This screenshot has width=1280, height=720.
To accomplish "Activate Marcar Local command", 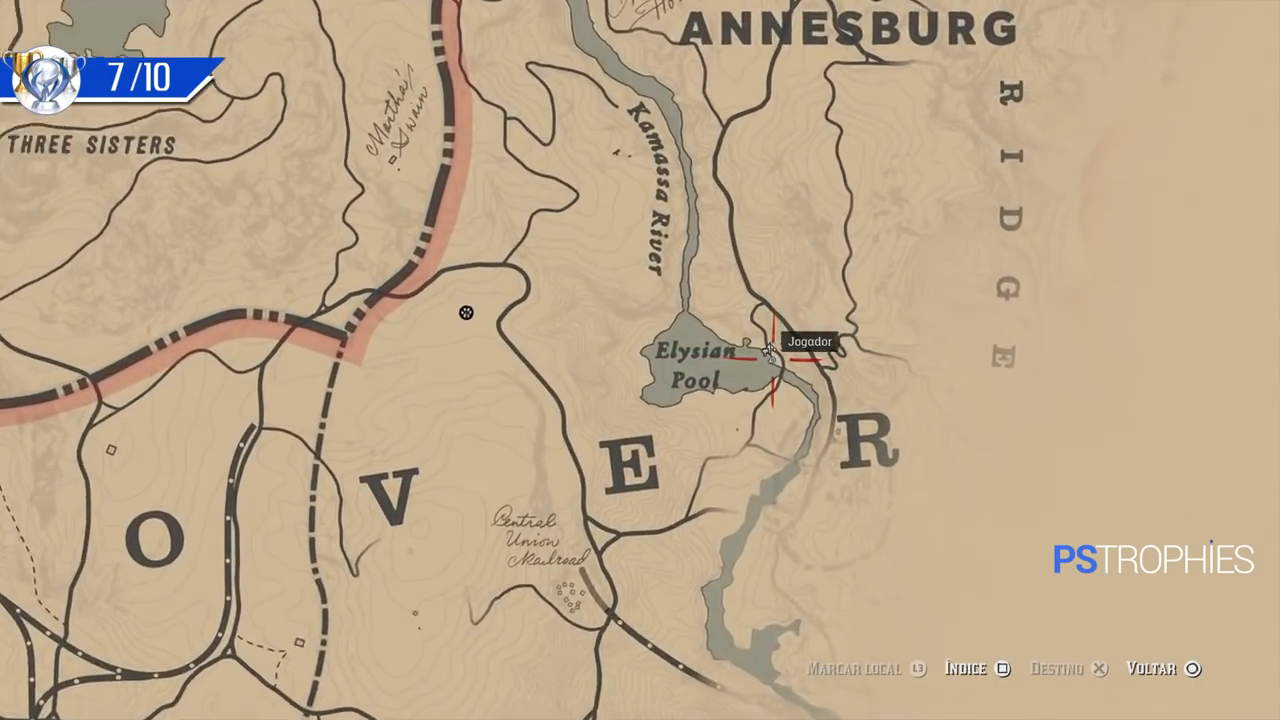I will (x=856, y=669).
